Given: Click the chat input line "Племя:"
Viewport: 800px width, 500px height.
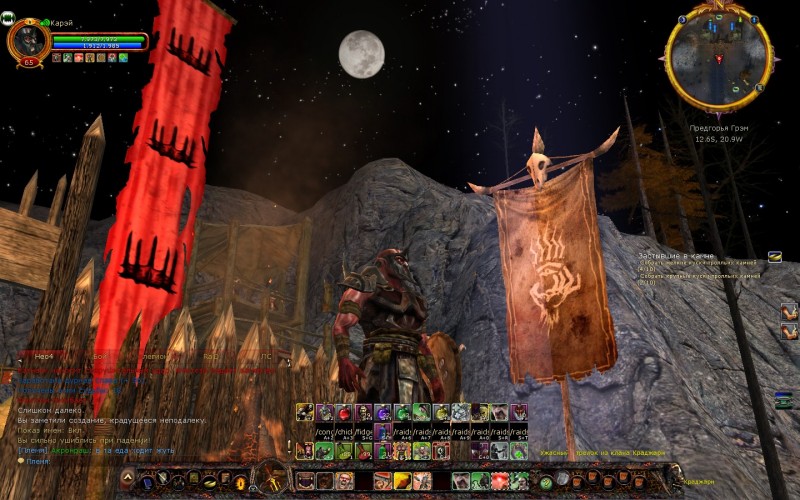Looking at the screenshot, I should [x=38, y=462].
